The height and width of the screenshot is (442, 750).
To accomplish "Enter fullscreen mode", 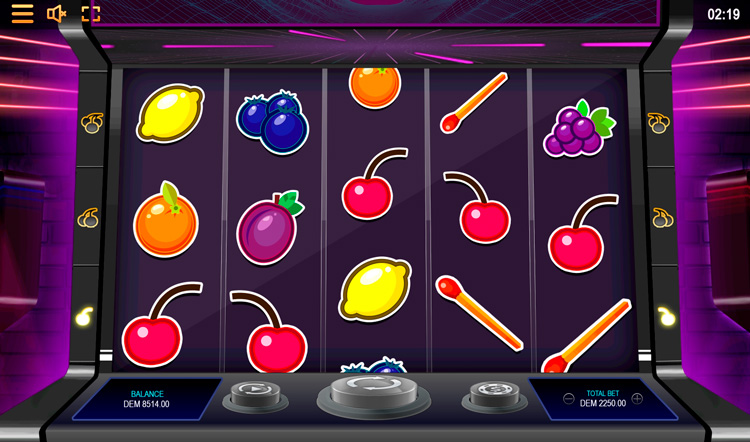I will 91,14.
